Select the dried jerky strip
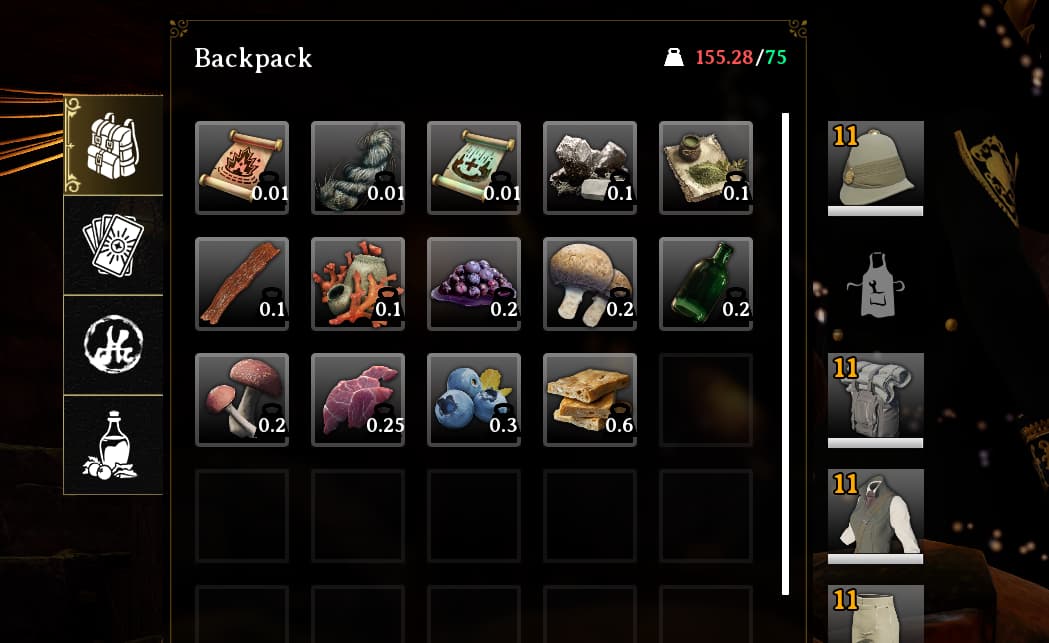The width and height of the screenshot is (1049, 643). tap(242, 283)
